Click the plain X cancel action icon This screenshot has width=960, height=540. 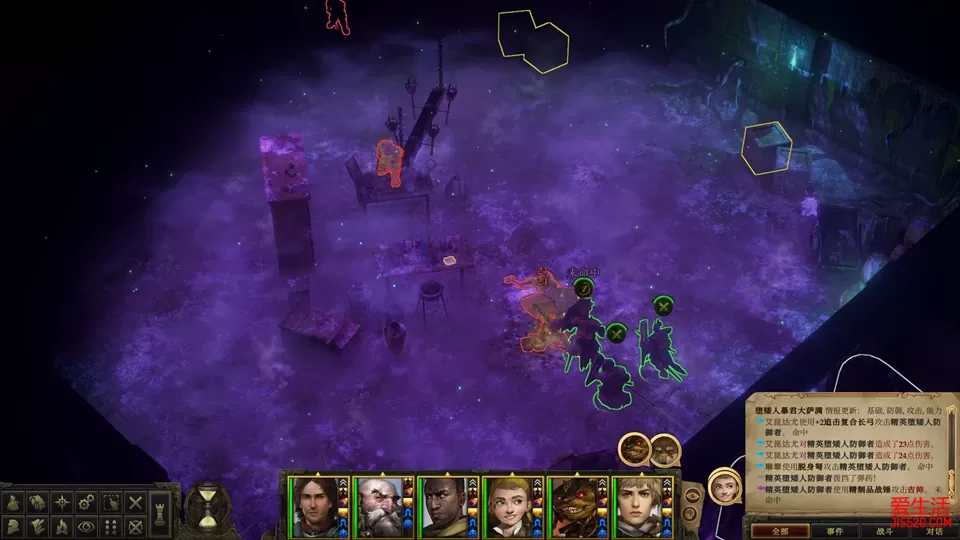[136, 502]
